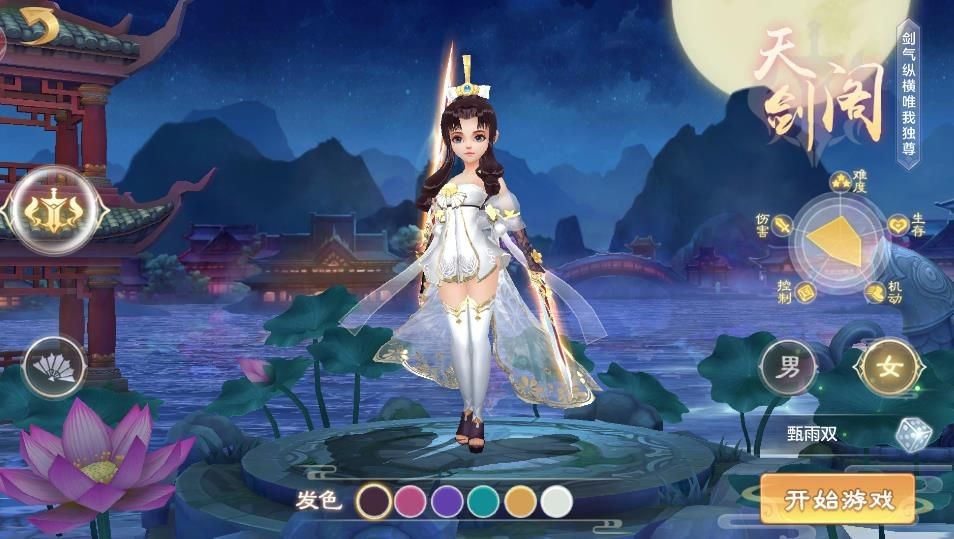
Task: Choose the purple hair color swatch
Action: click(447, 500)
